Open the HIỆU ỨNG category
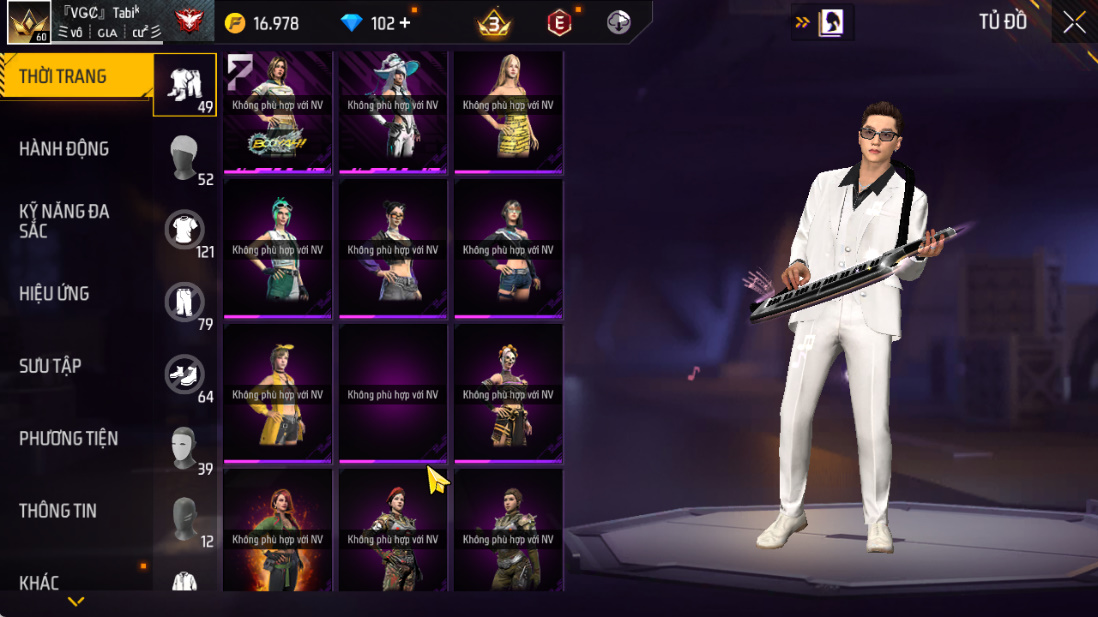This screenshot has width=1098, height=617. pos(54,294)
